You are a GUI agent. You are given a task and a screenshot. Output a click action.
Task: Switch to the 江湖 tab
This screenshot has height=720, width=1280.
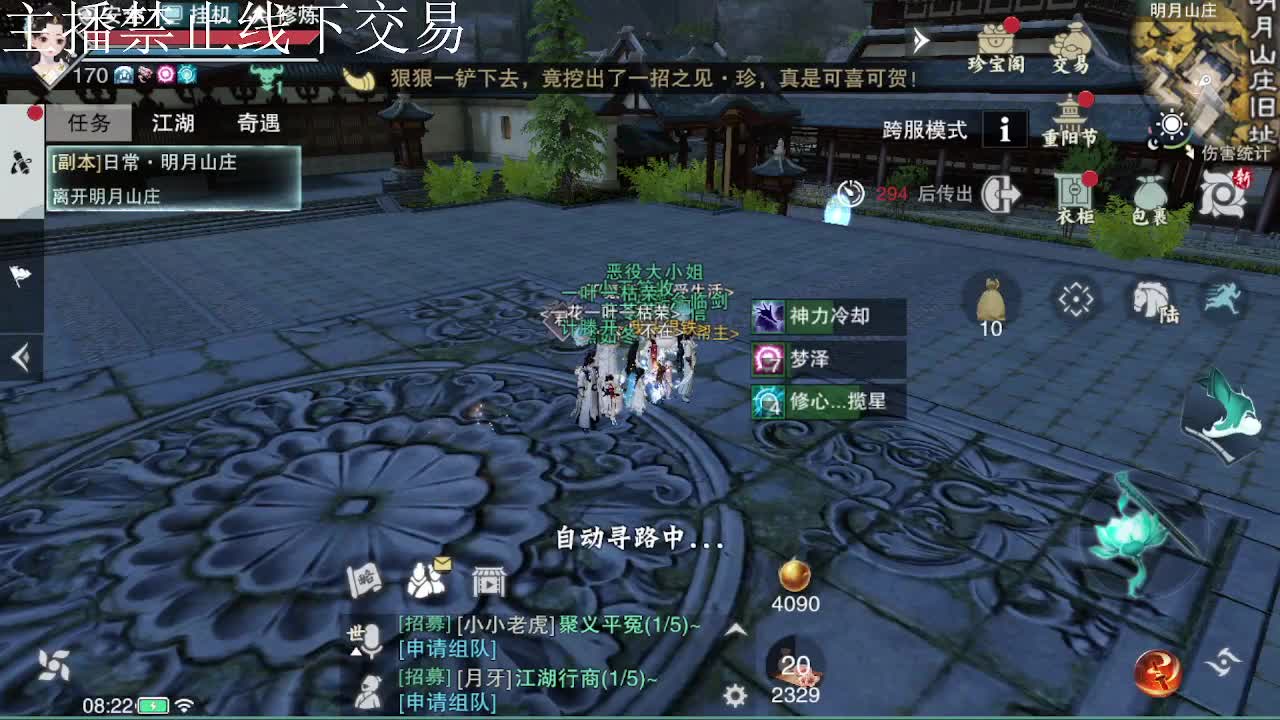175,122
